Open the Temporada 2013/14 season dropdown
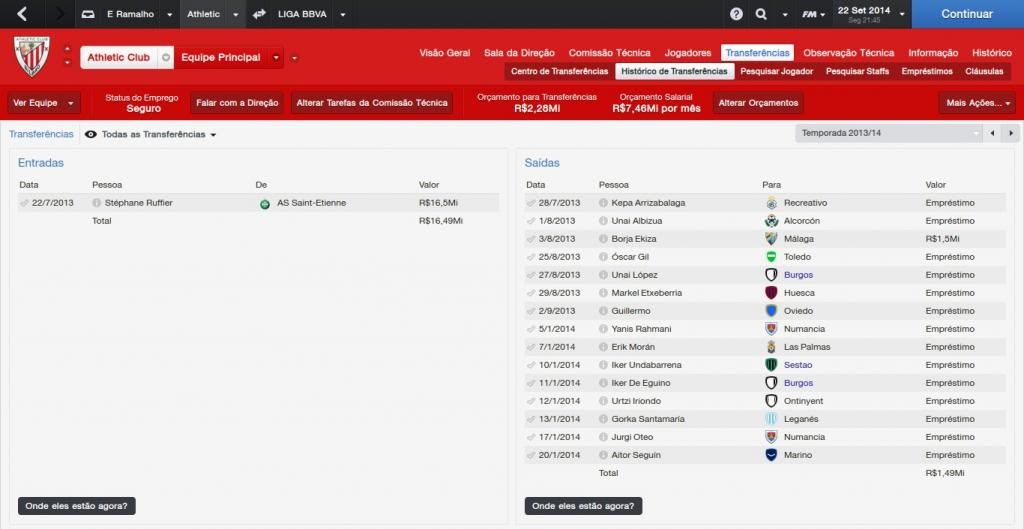 (x=889, y=133)
